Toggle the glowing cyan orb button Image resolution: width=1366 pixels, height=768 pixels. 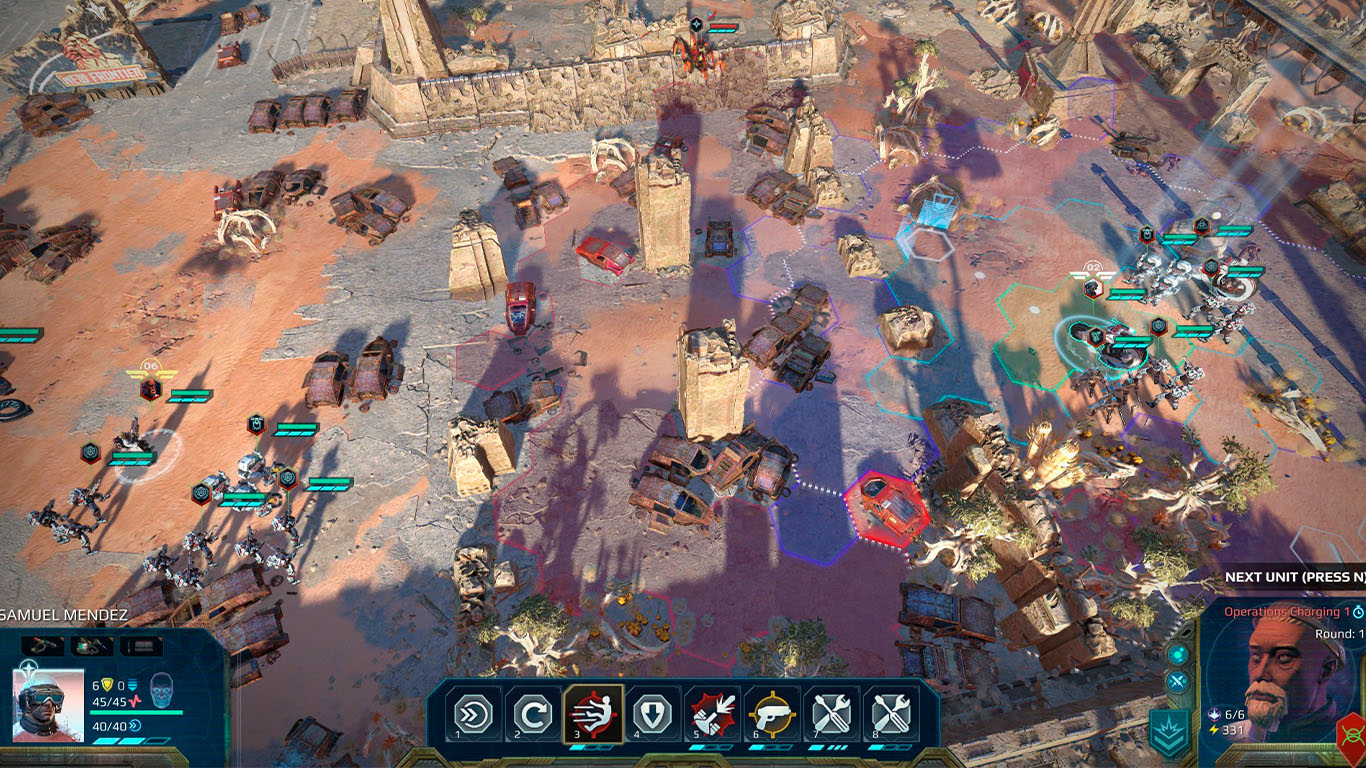(1178, 653)
